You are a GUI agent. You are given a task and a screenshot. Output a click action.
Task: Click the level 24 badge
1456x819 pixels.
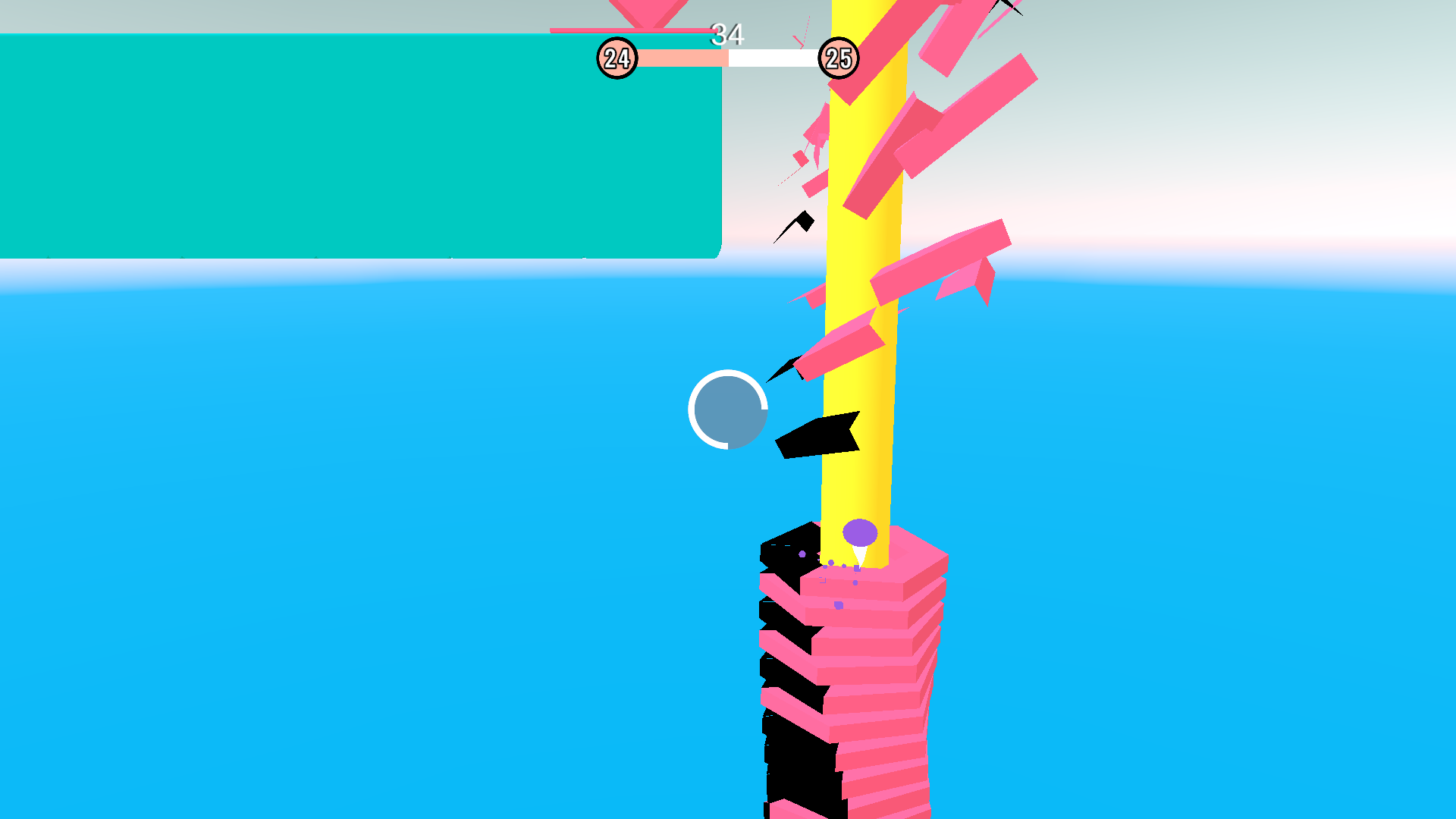[x=618, y=56]
